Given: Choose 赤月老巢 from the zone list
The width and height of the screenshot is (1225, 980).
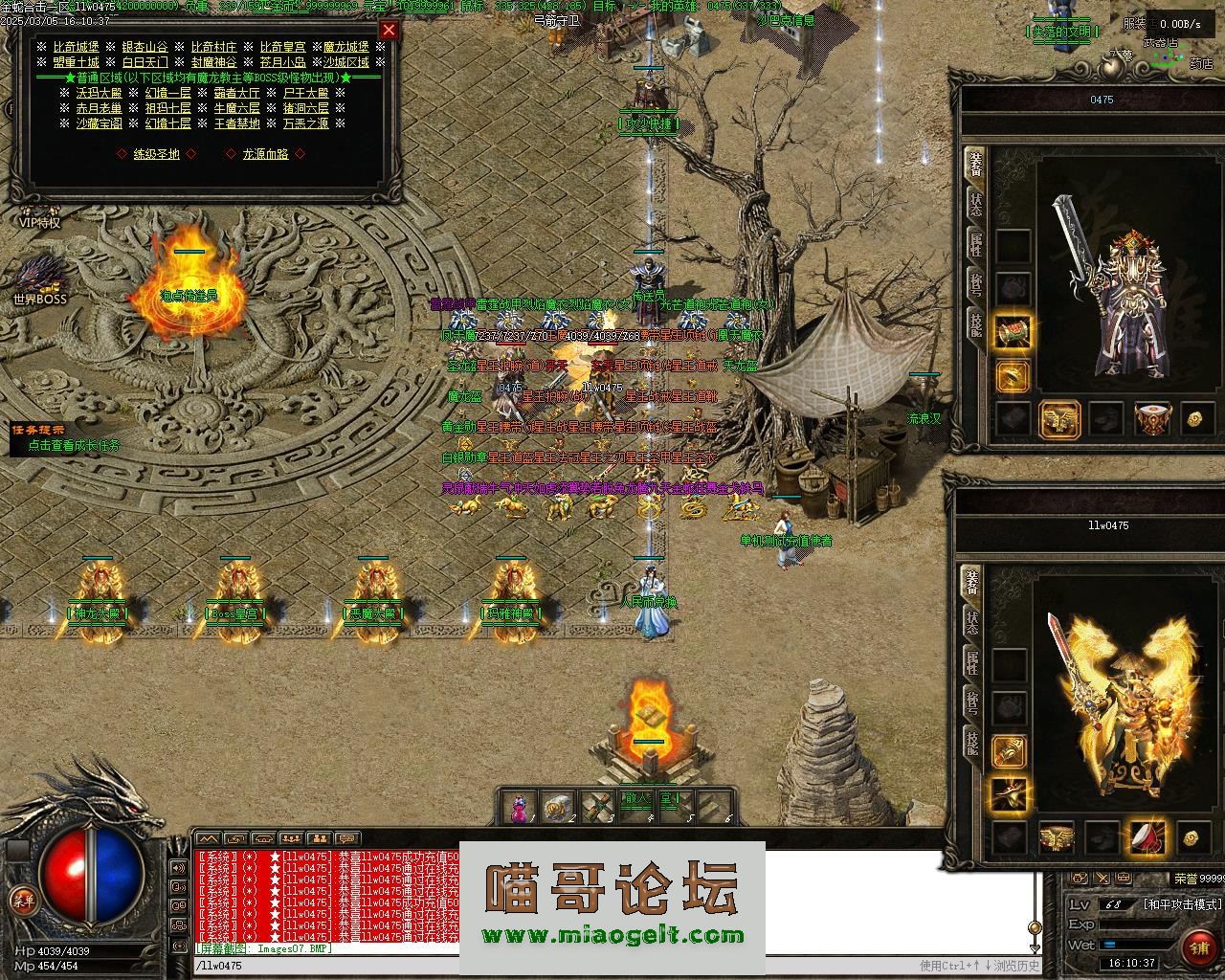Looking at the screenshot, I should 99,108.
